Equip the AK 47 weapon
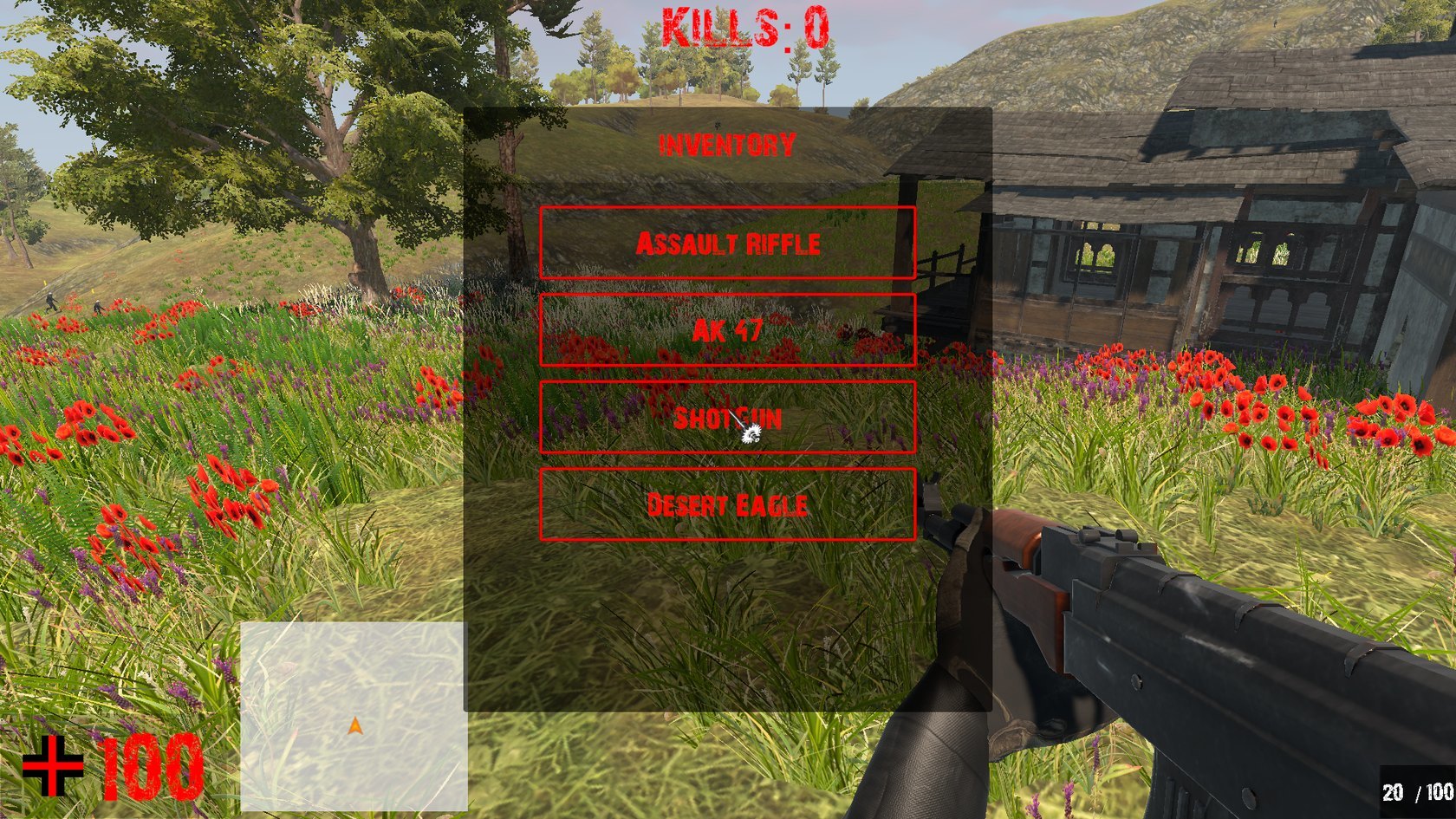 pyautogui.click(x=728, y=331)
